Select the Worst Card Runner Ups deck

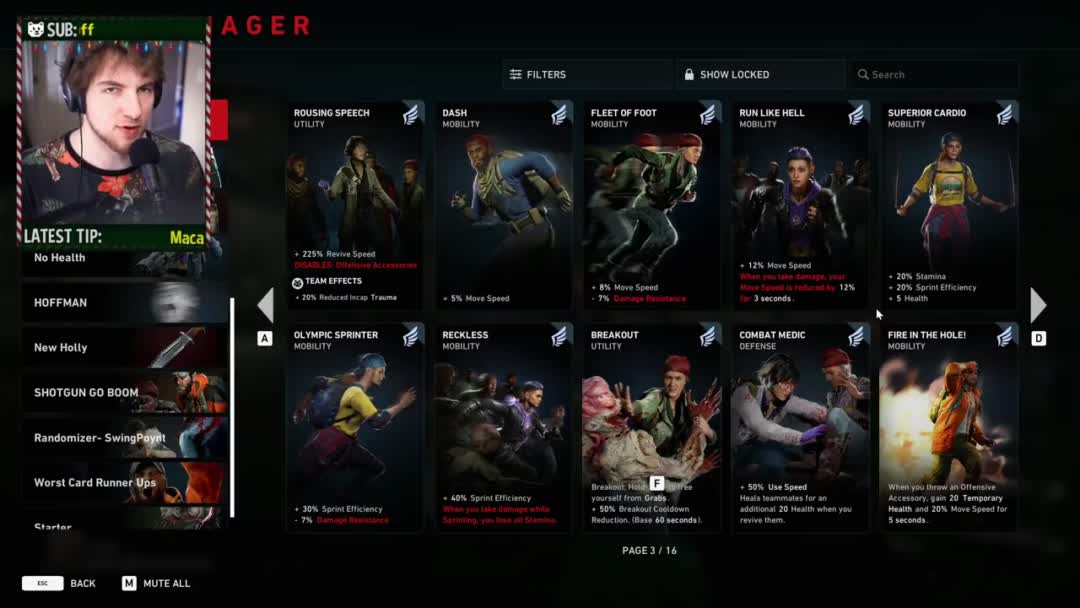(x=125, y=482)
